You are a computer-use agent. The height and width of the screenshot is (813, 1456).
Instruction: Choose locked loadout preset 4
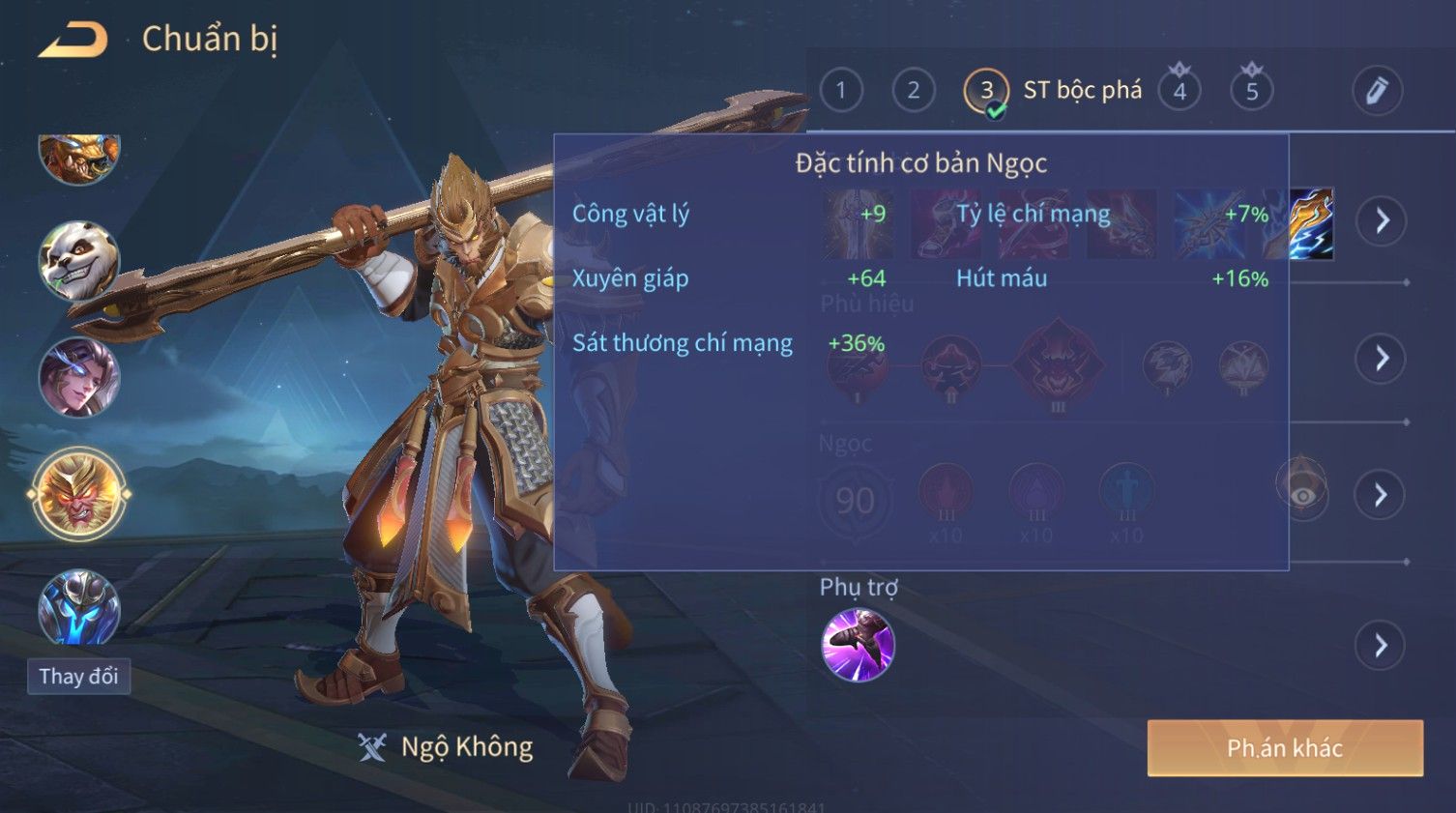(x=1179, y=91)
